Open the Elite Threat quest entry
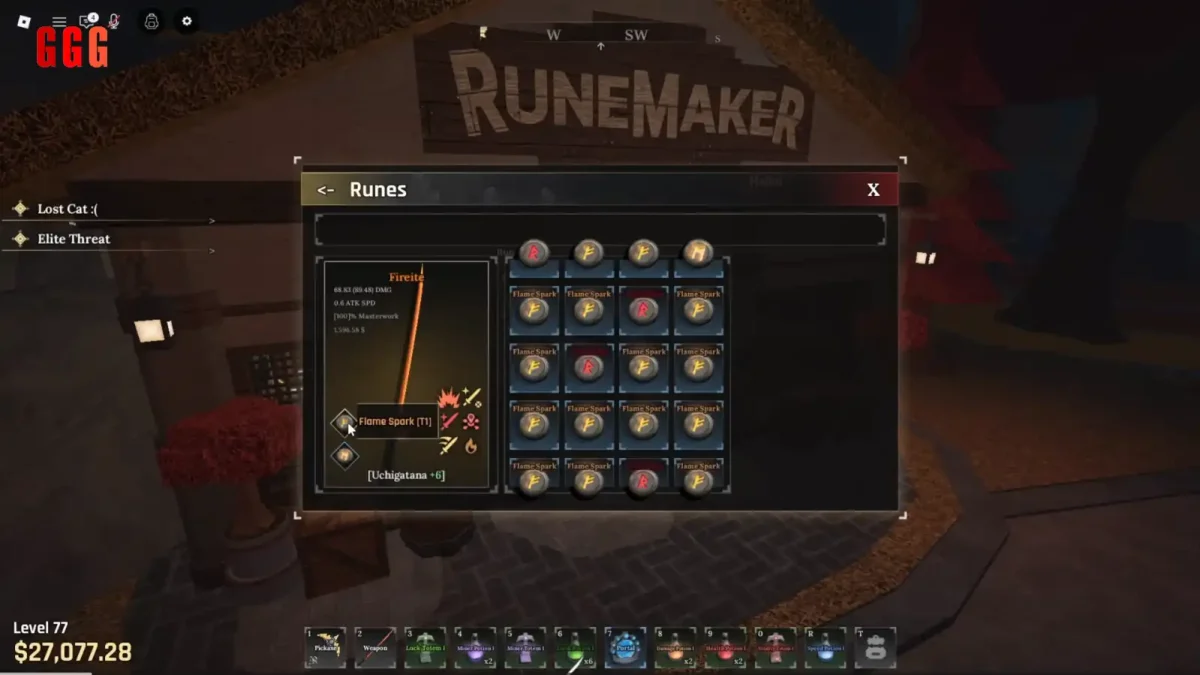1200x675 pixels. (x=73, y=239)
